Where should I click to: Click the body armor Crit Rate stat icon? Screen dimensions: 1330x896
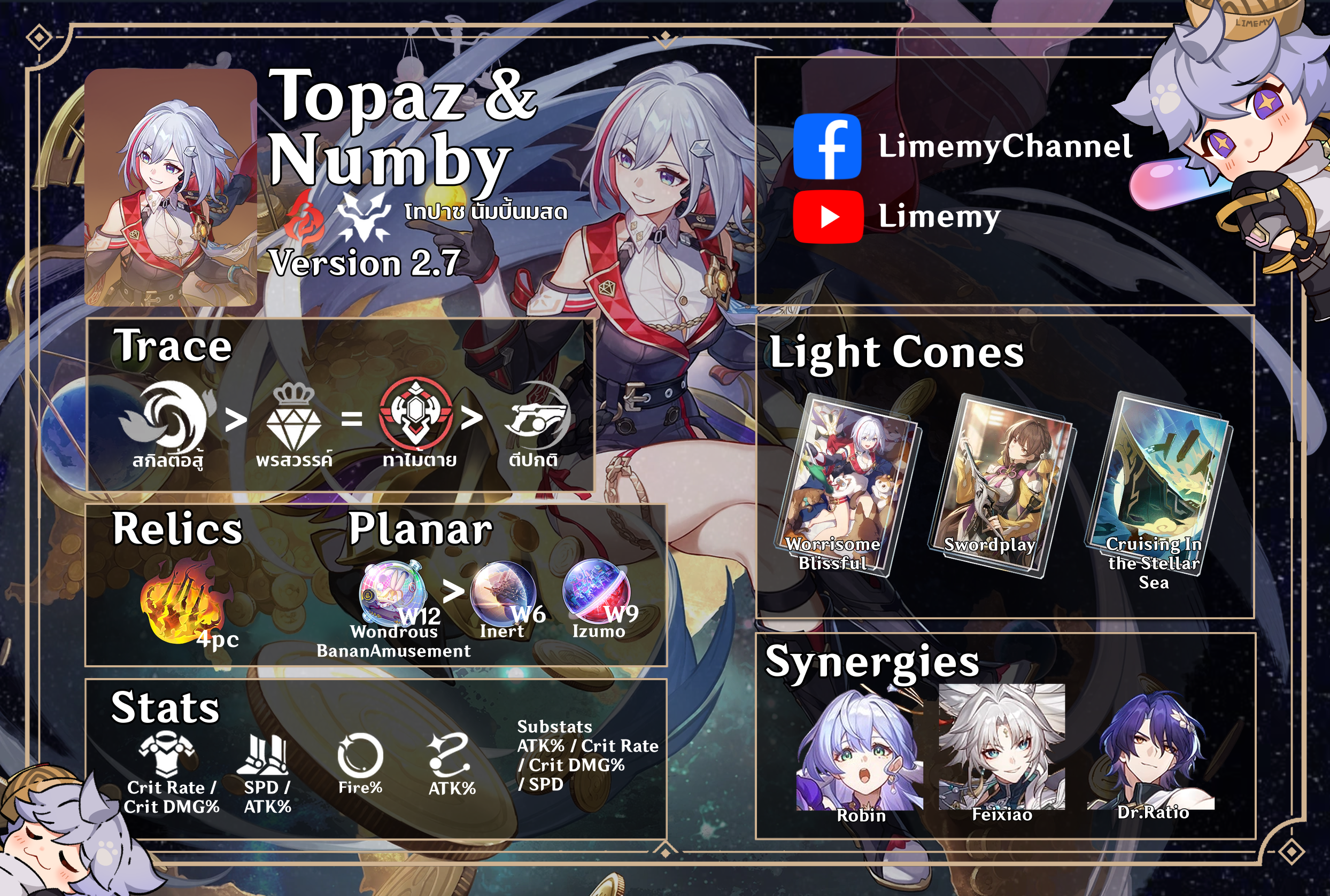(x=167, y=754)
